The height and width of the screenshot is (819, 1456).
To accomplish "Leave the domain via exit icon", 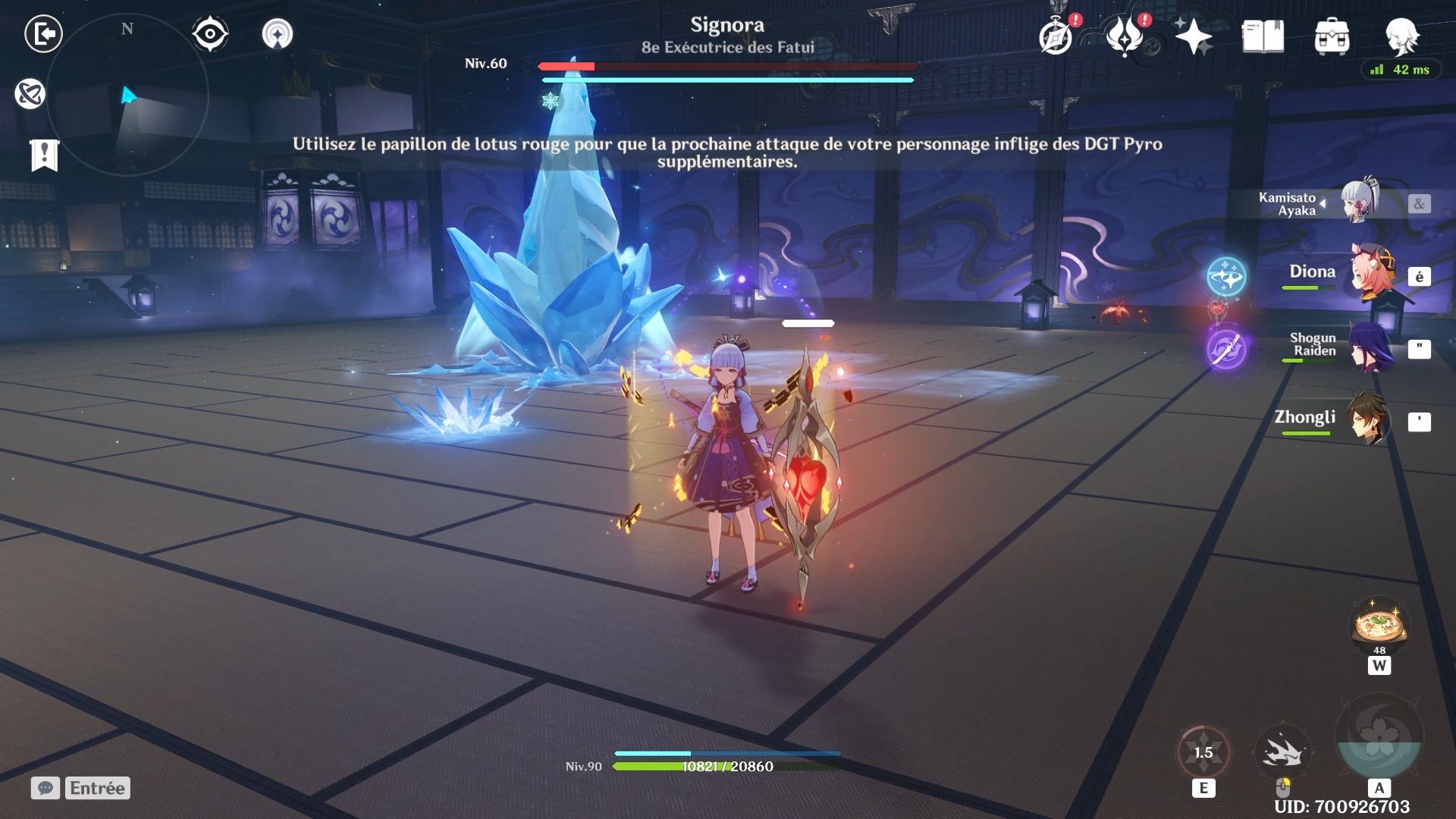I will point(43,34).
